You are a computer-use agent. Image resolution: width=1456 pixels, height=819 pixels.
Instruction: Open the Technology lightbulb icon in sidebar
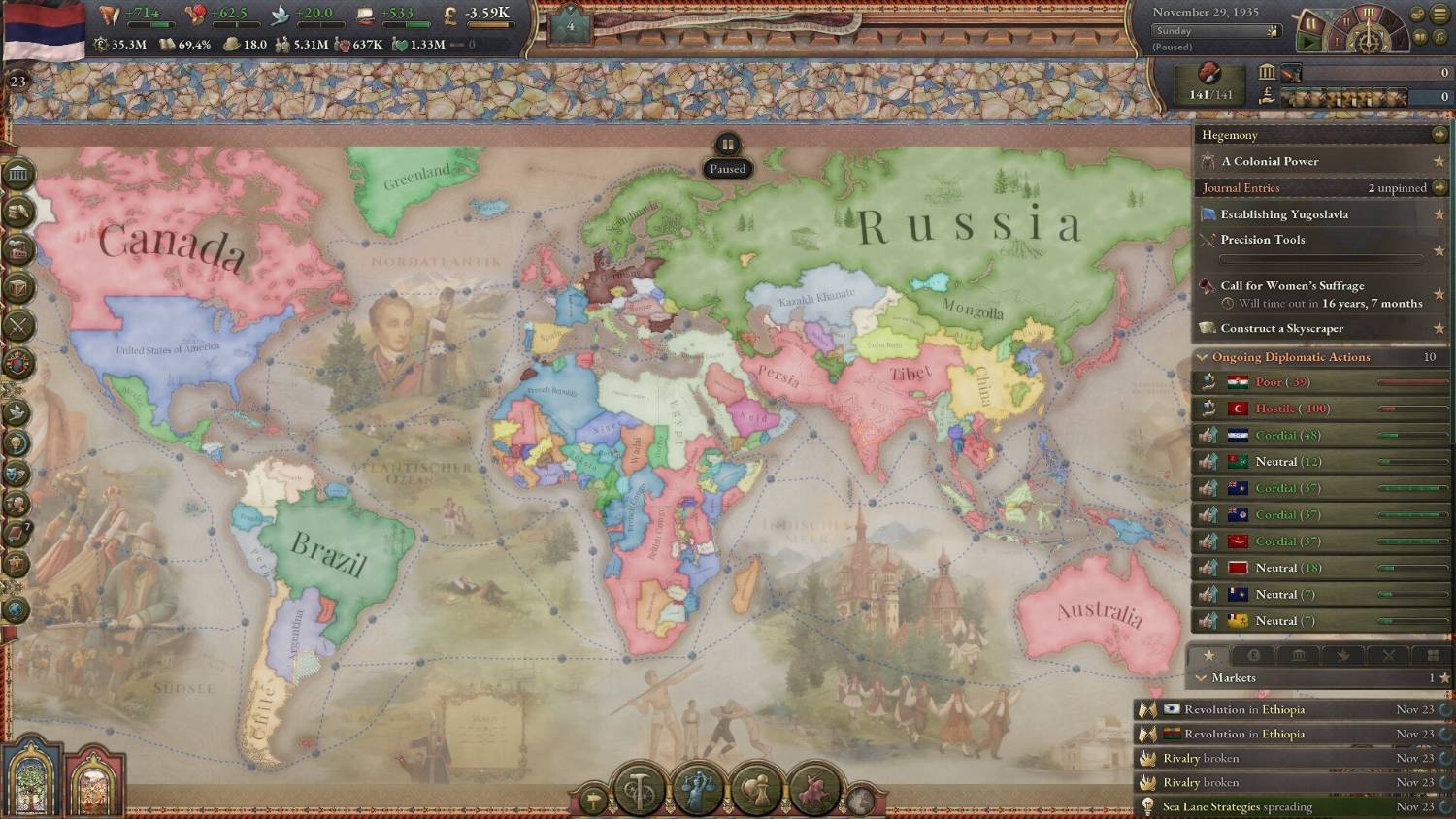tap(18, 443)
